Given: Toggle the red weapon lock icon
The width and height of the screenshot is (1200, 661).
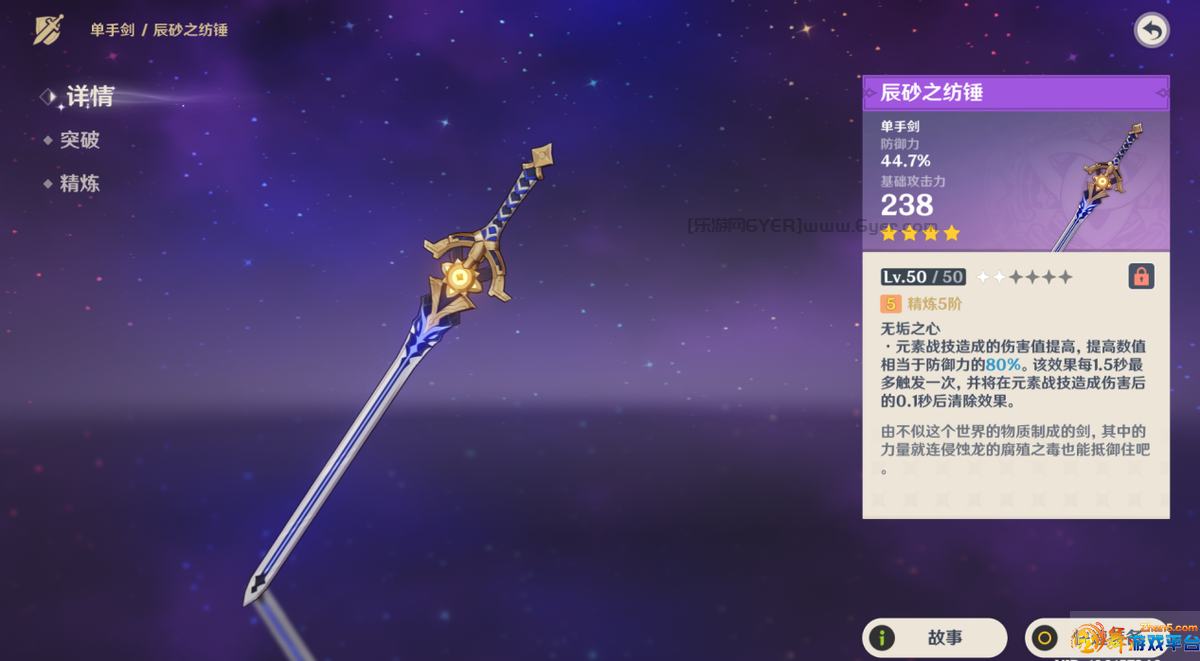Looking at the screenshot, I should pyautogui.click(x=1141, y=276).
